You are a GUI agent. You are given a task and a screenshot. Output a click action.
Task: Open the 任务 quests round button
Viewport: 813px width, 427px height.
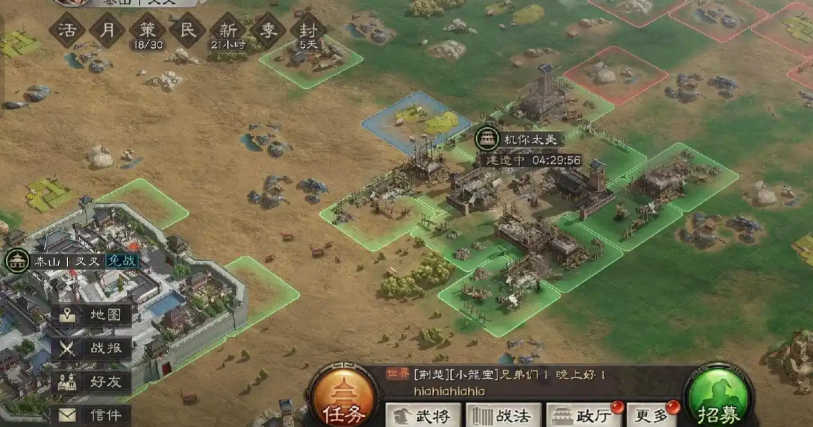coord(345,398)
